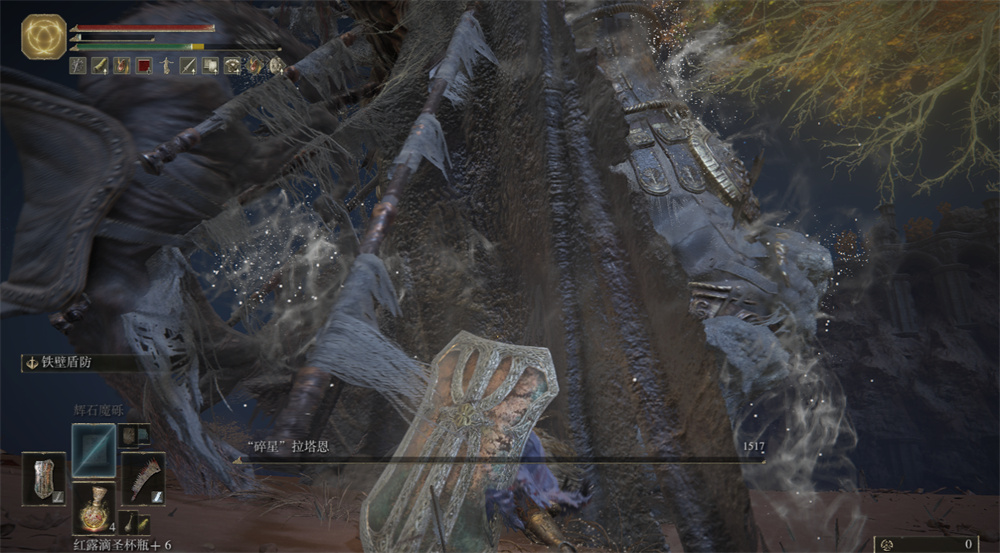1000x553 pixels.
Task: Click the golden Great Rune emblem
Action: click(43, 37)
